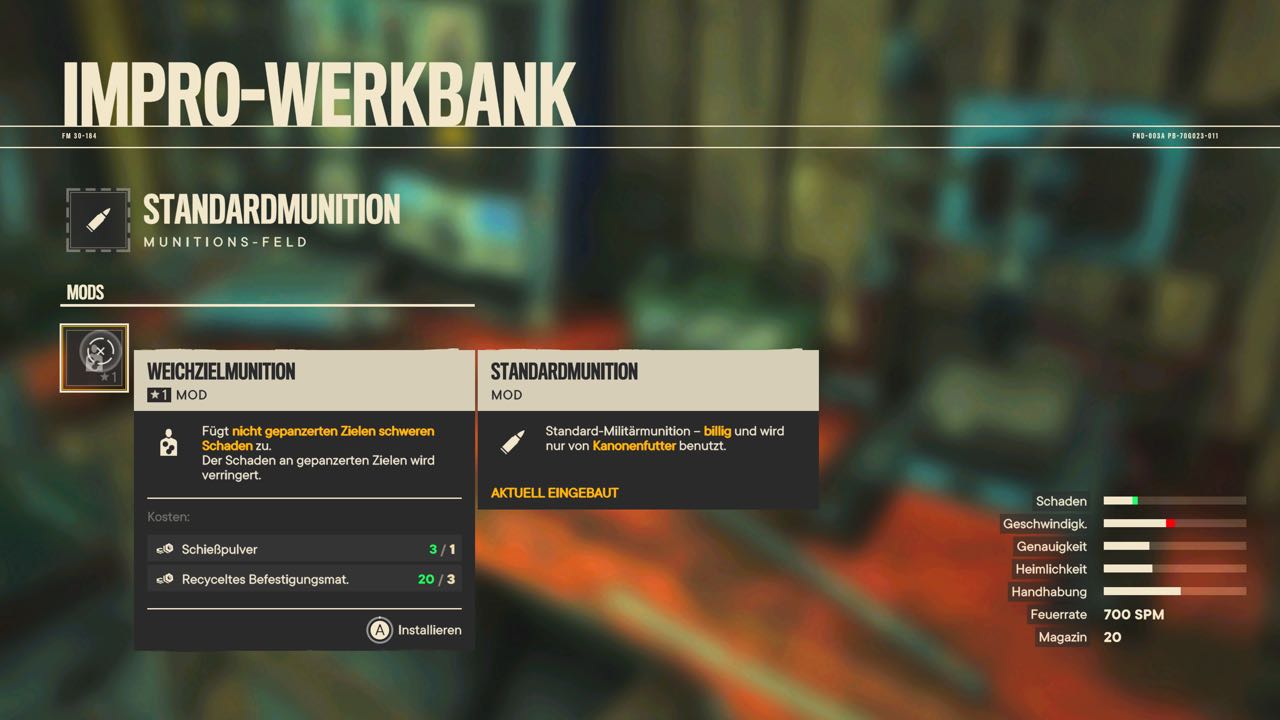This screenshot has height=720, width=1280.
Task: Click the Standardmunition ammo field icon
Action: 98,220
